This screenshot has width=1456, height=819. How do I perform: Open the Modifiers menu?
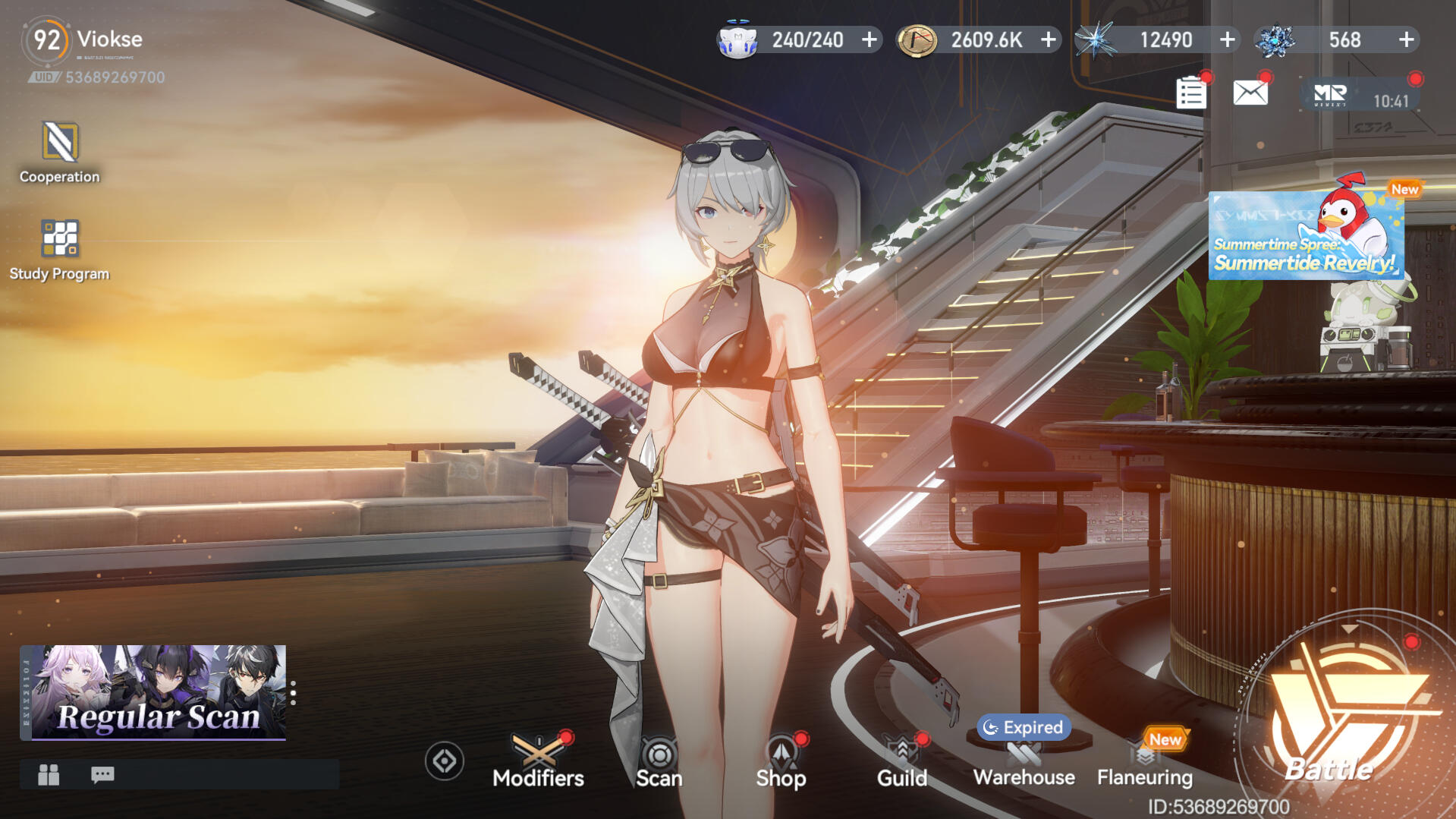538,761
